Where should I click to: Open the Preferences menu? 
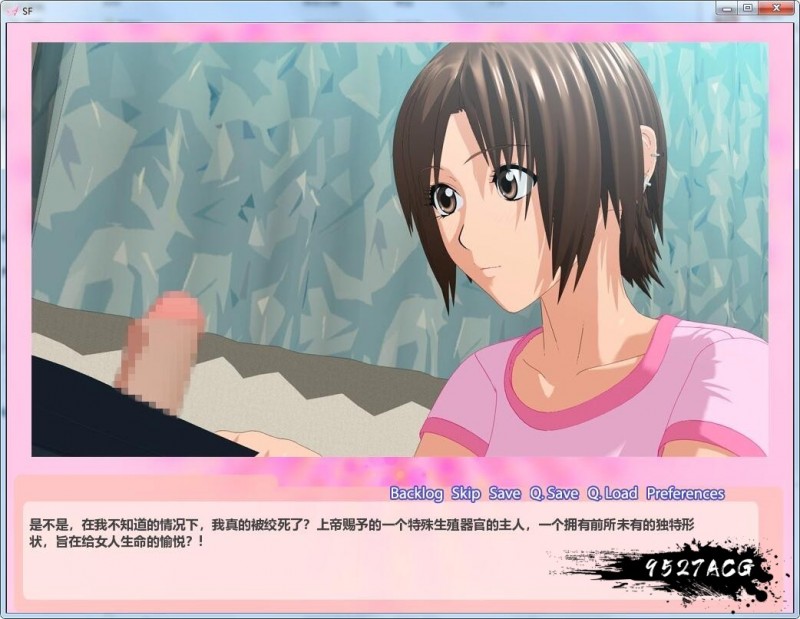pyautogui.click(x=685, y=493)
